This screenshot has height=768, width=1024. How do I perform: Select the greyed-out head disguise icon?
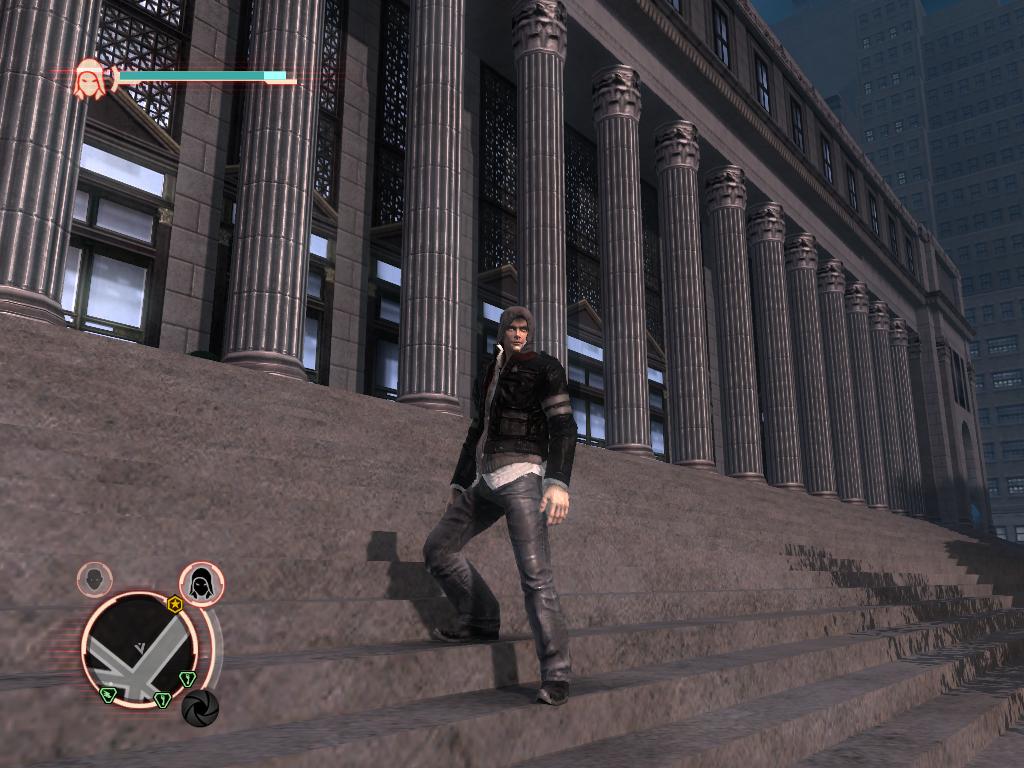(95, 578)
